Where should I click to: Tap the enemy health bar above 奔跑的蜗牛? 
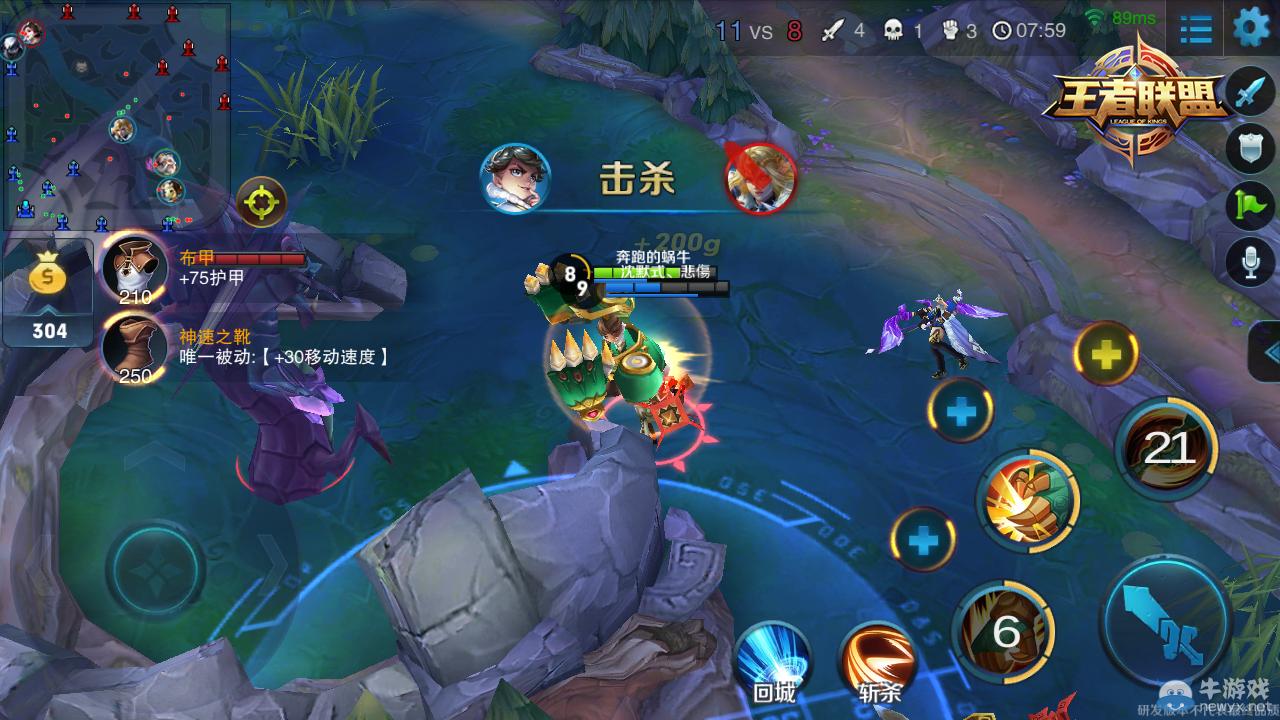[653, 270]
